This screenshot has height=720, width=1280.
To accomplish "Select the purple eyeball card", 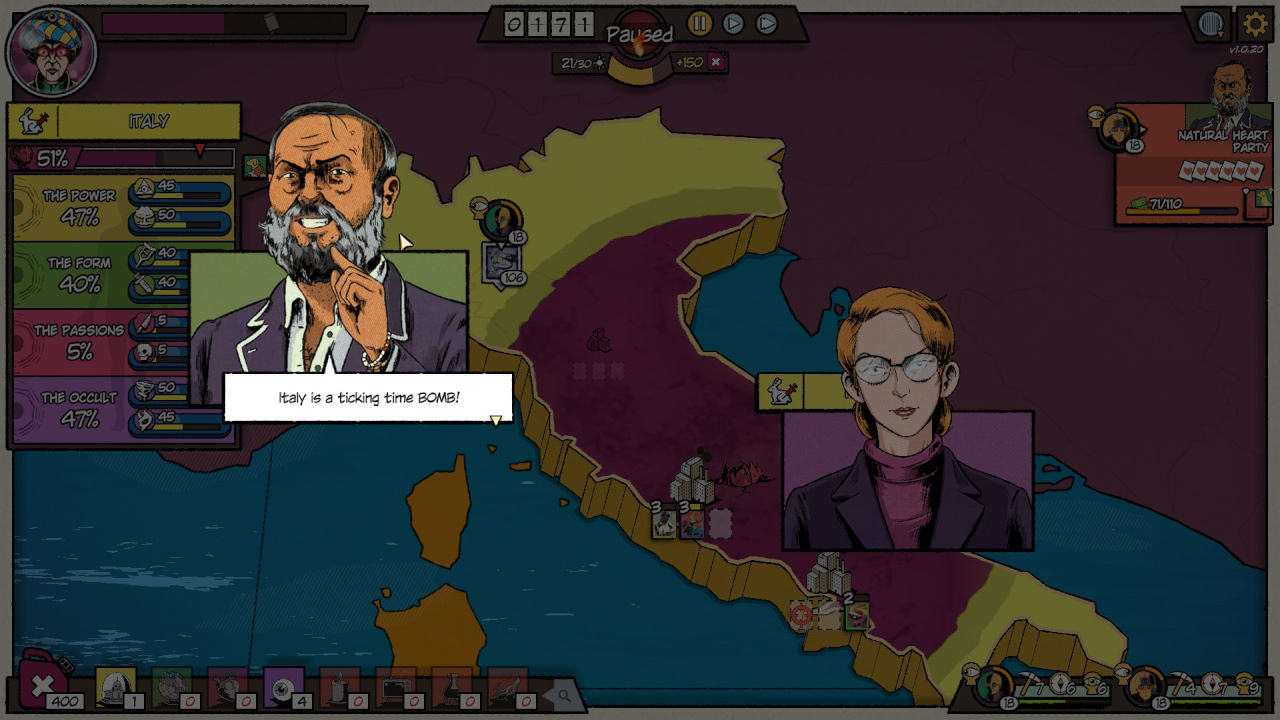I will (283, 687).
